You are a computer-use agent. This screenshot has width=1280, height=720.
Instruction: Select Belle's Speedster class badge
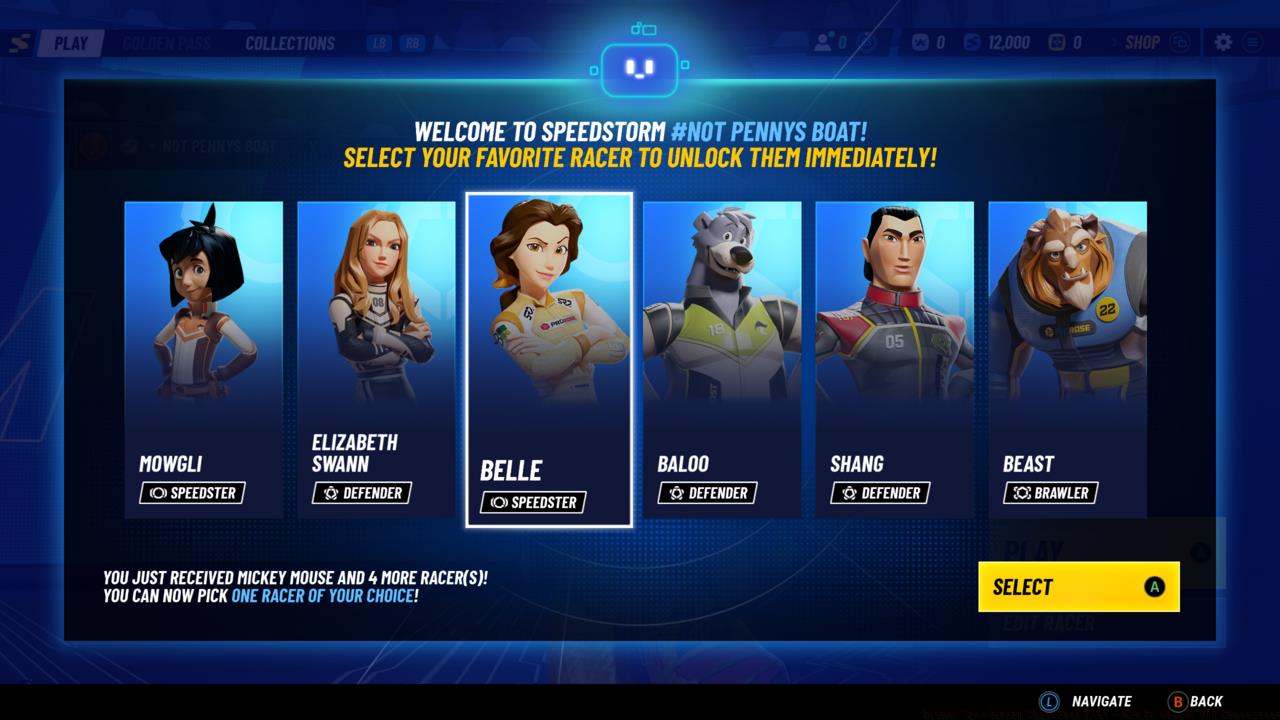point(534,503)
